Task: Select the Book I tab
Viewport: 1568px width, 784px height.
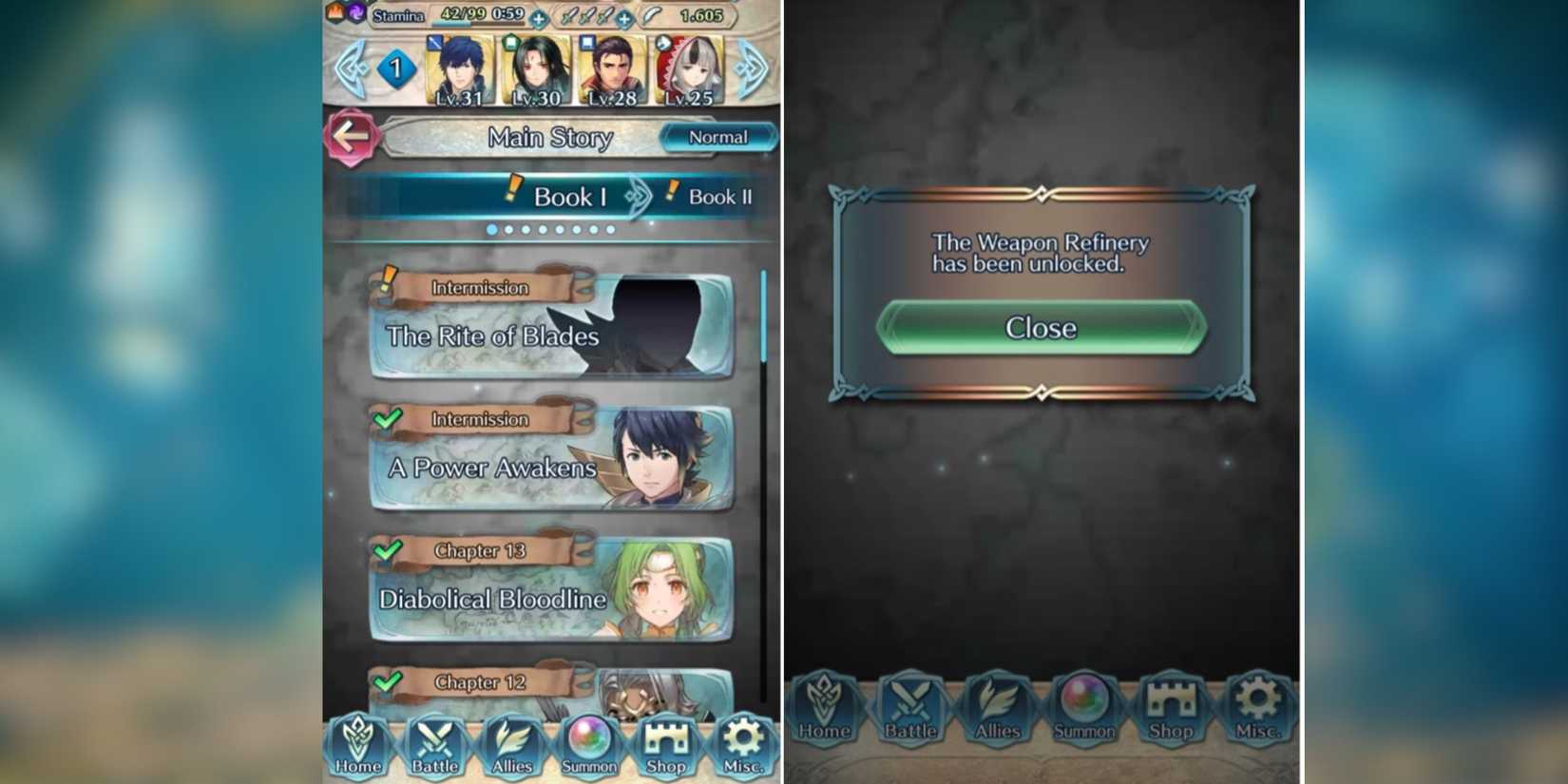Action: click(x=570, y=199)
